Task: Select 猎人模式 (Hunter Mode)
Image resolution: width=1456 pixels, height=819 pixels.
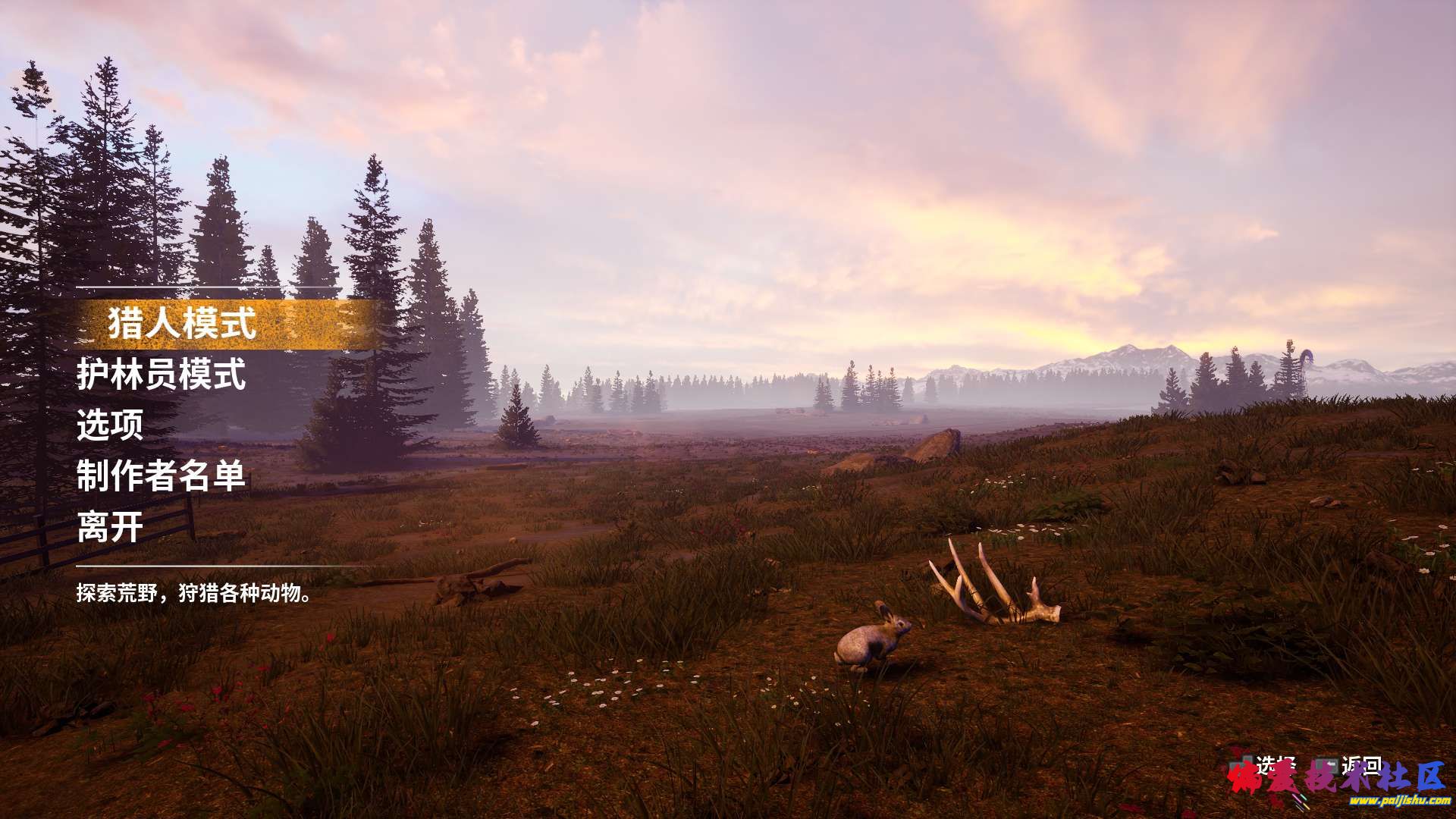Action: pos(182,324)
